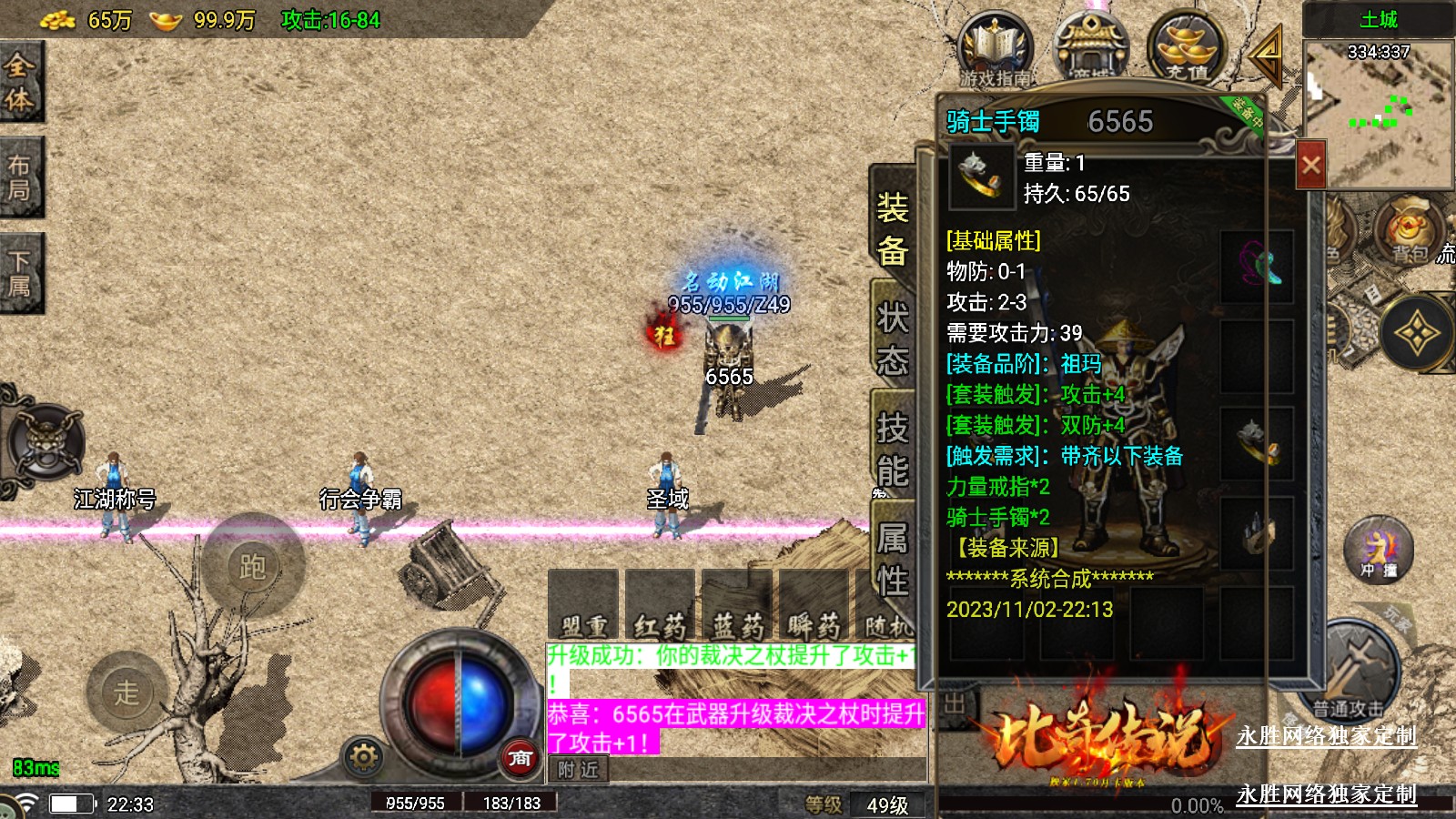The image size is (1456, 819).
Task: Select the 全体 button
Action: (x=20, y=82)
